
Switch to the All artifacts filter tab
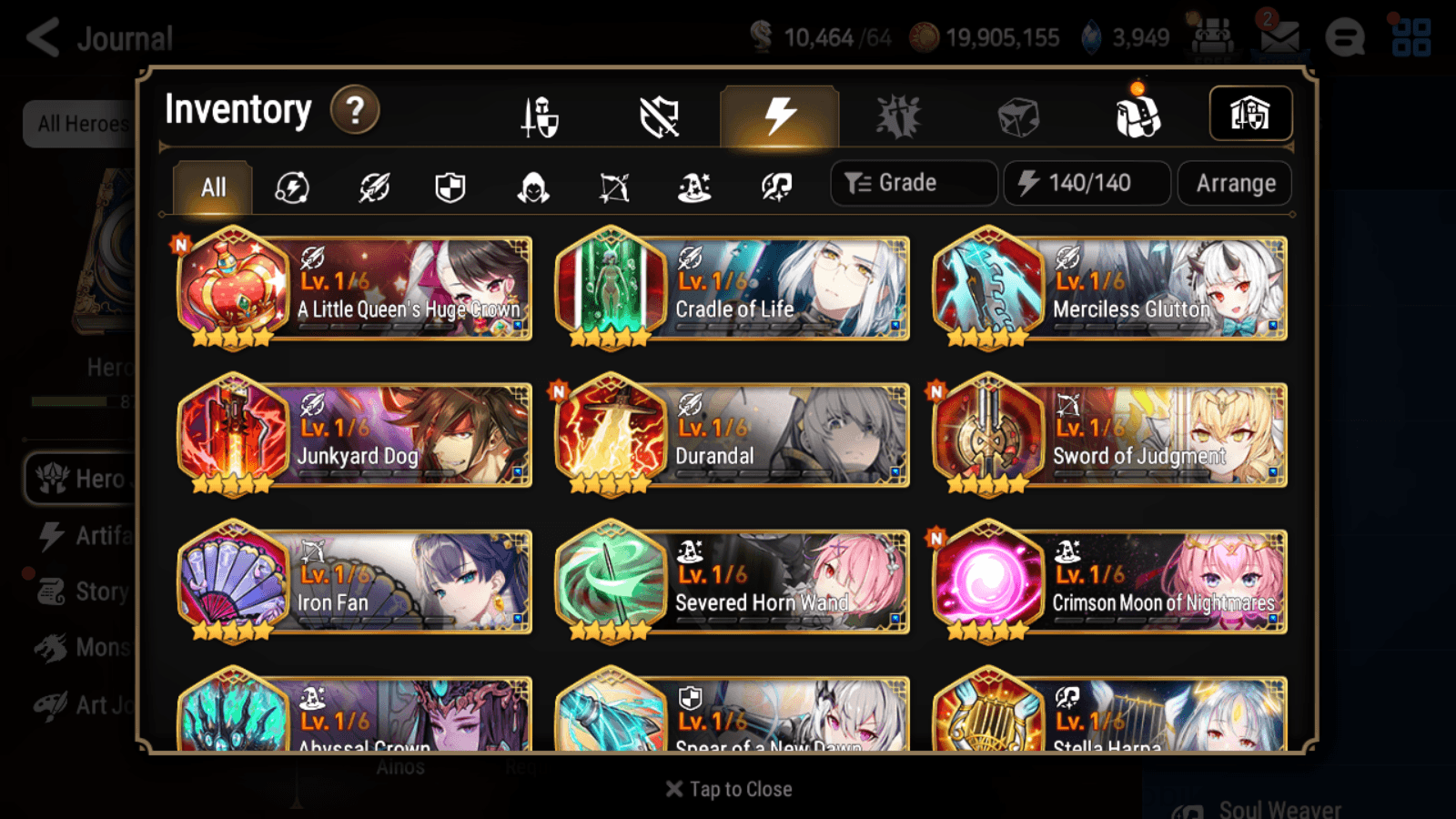point(211,187)
